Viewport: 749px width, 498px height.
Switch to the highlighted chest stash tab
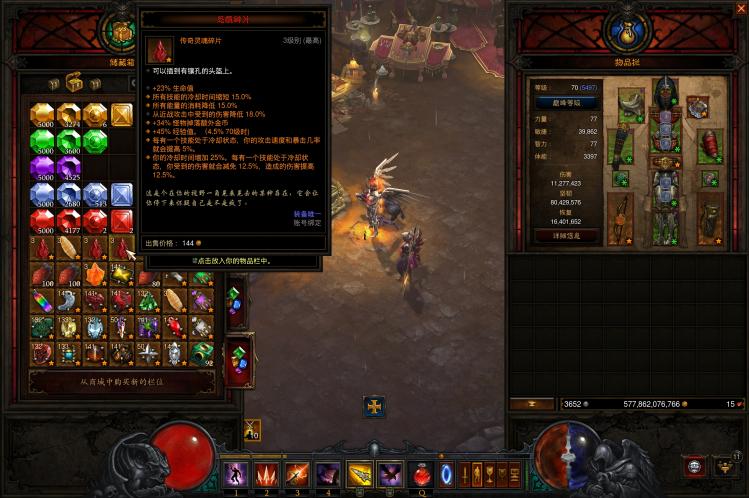click(x=74, y=83)
